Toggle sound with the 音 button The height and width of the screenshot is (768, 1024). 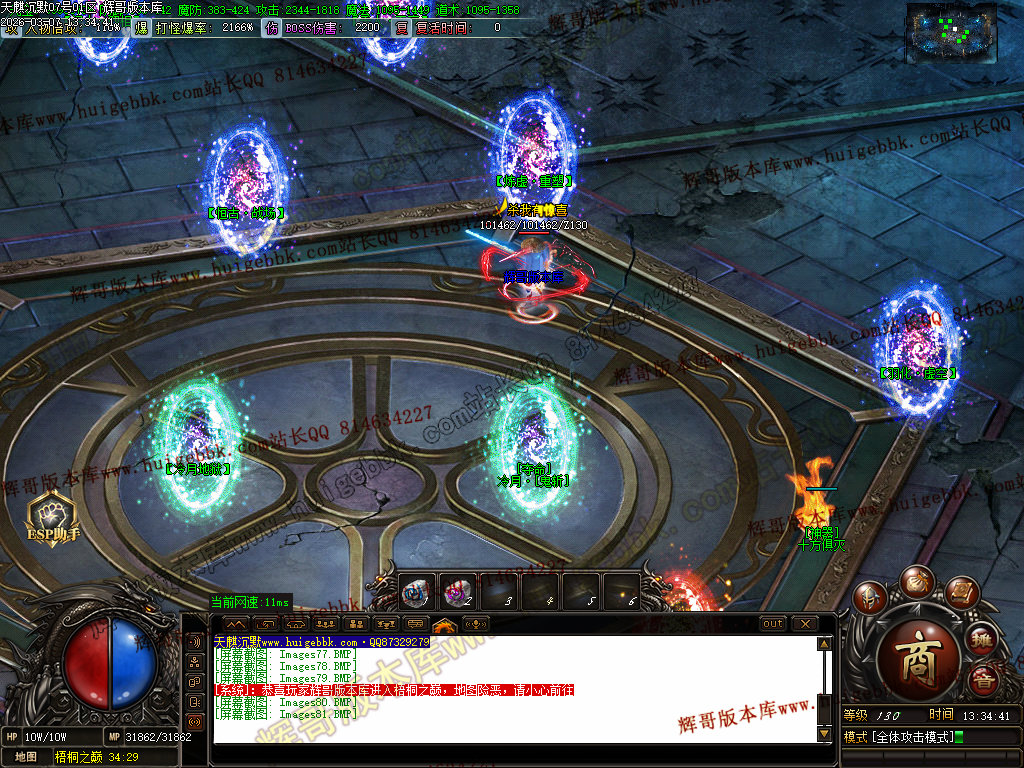(x=983, y=680)
